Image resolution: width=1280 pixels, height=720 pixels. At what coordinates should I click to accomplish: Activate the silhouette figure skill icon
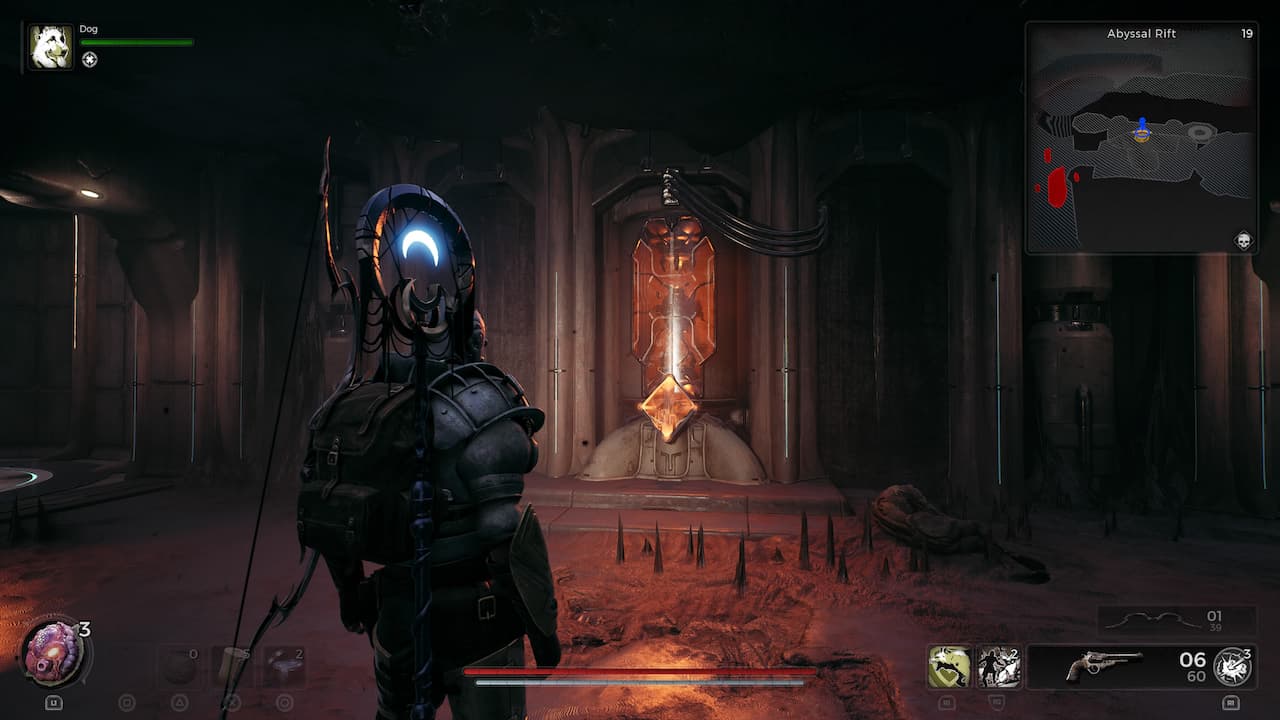[x=999, y=667]
